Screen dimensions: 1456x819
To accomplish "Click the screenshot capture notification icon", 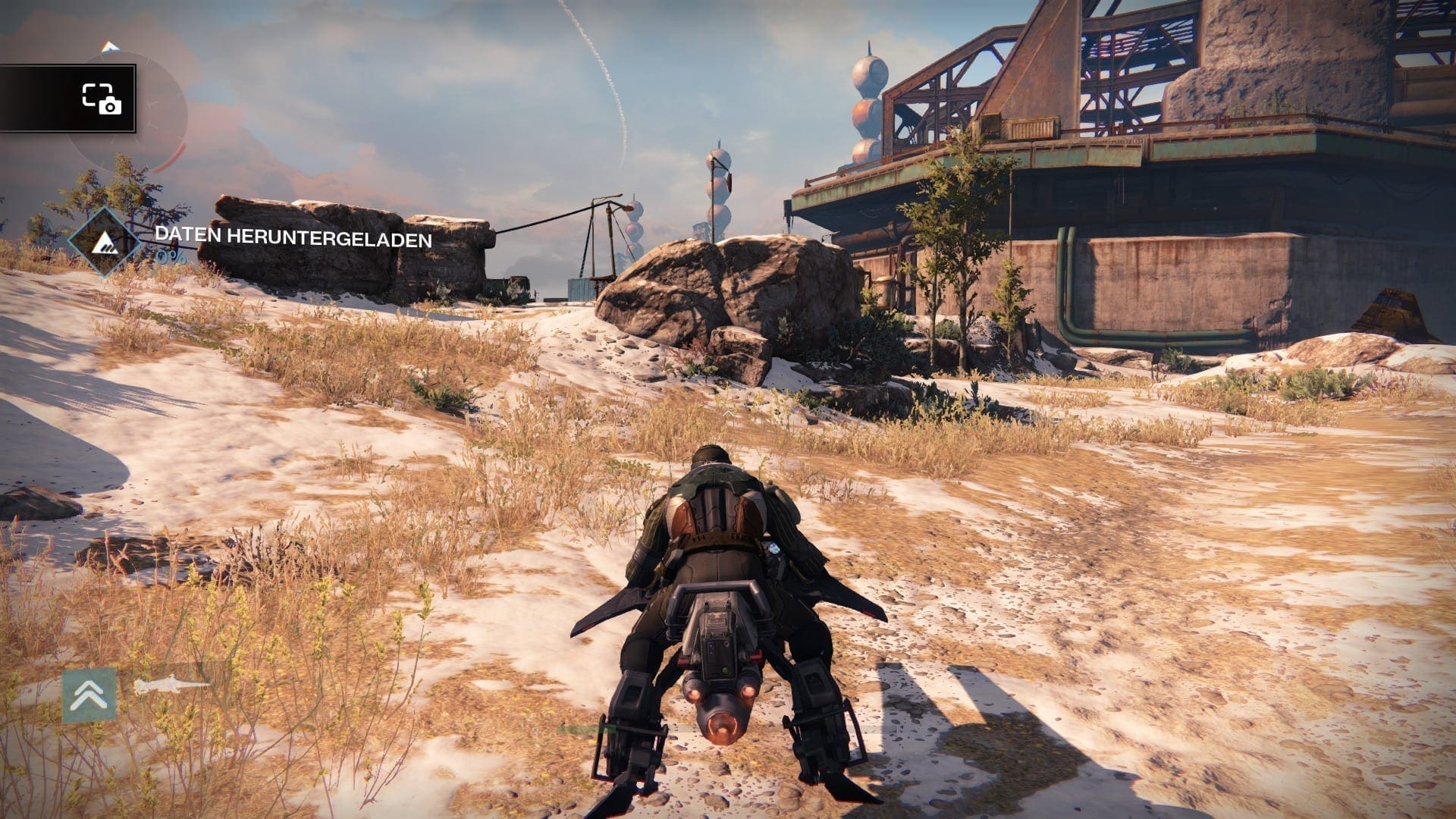I will (102, 99).
